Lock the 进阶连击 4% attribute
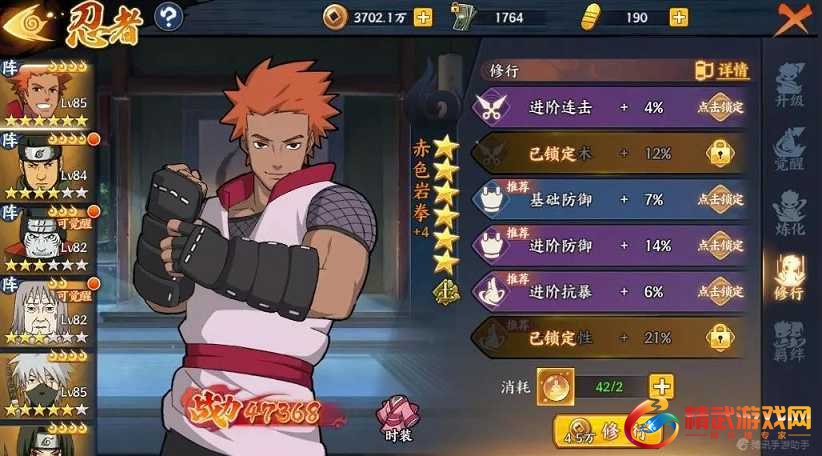The width and height of the screenshot is (822, 456). [720, 108]
